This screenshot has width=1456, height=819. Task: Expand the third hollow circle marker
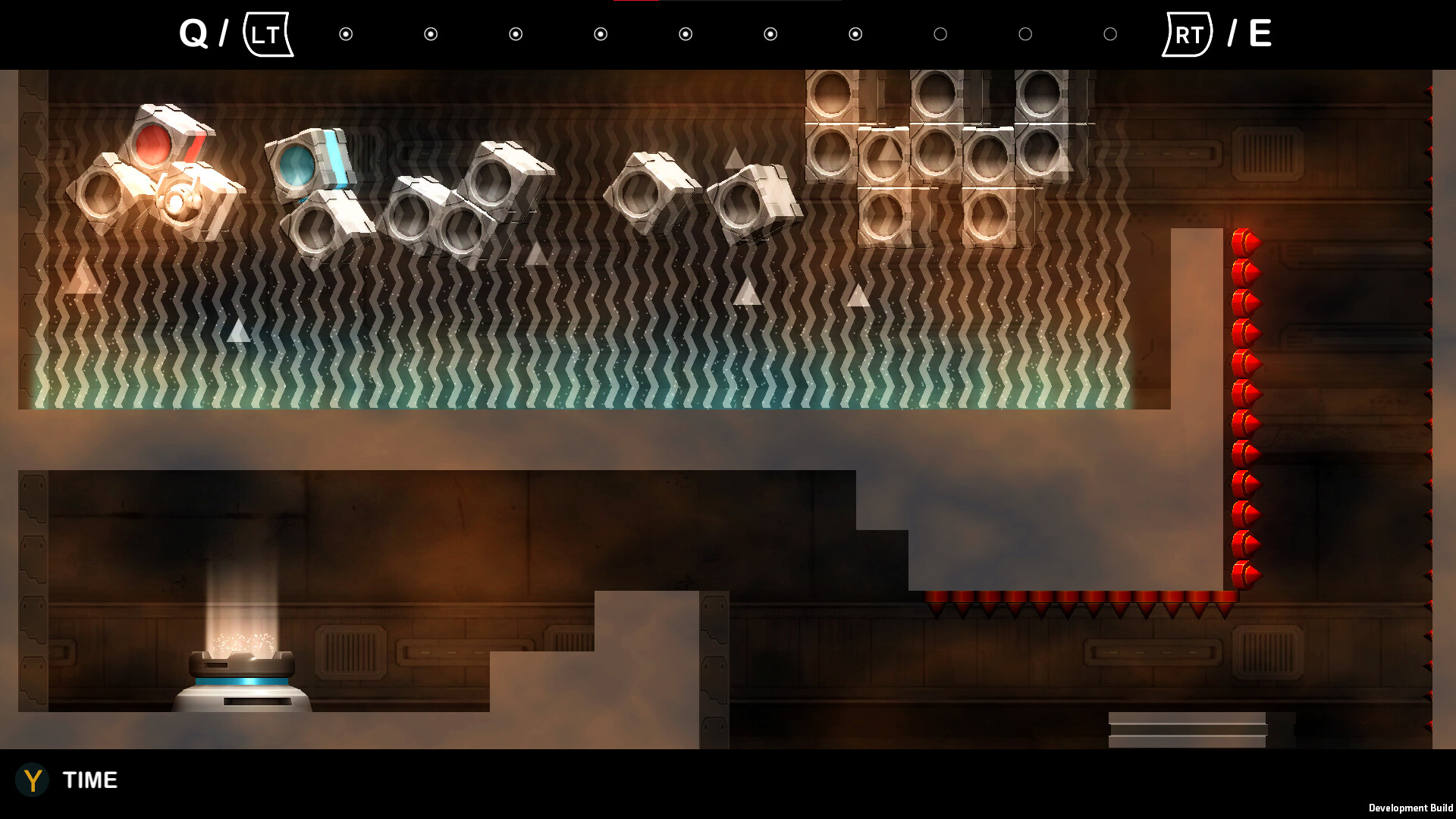[1111, 33]
